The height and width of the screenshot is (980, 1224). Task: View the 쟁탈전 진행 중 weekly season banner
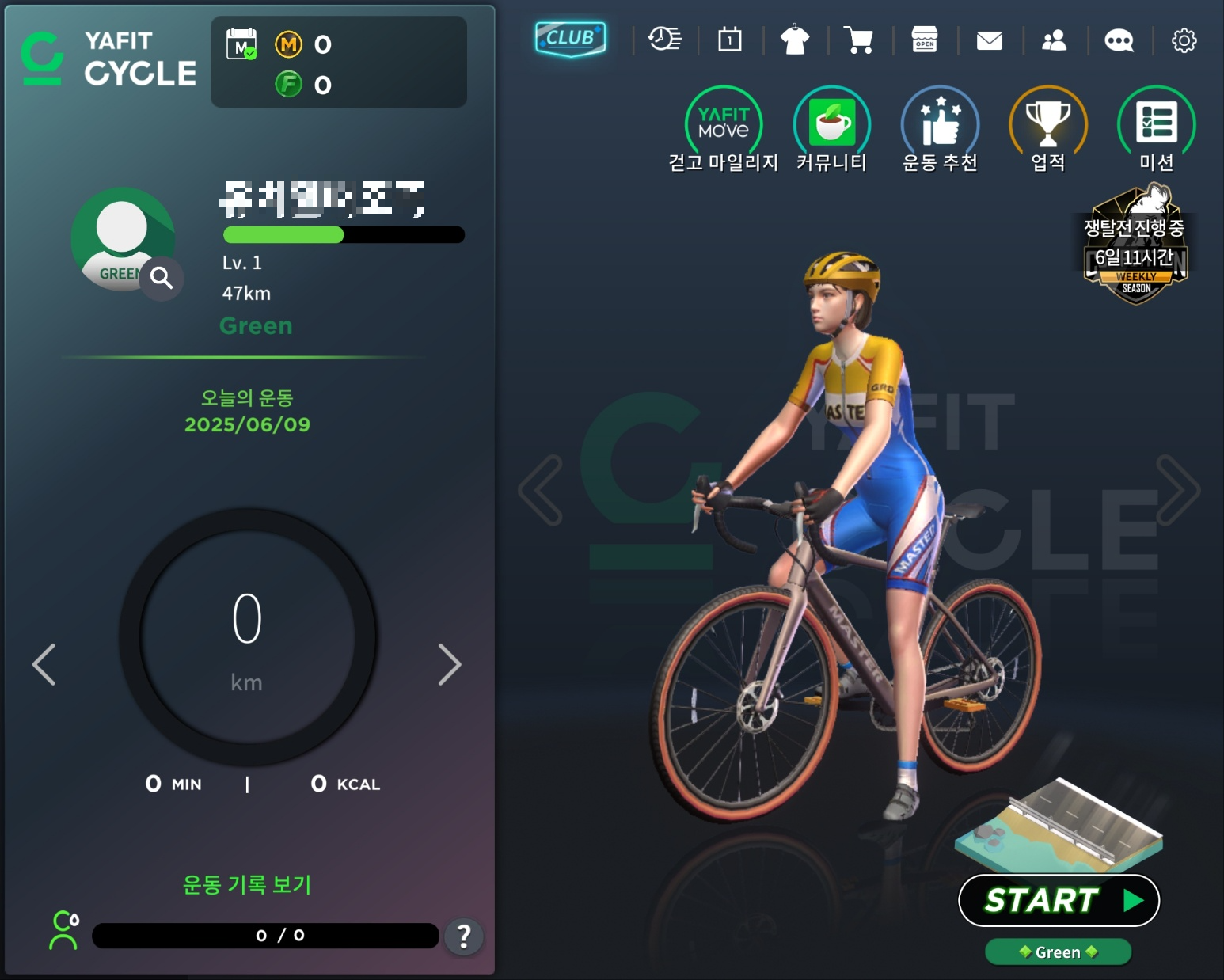point(1135,248)
